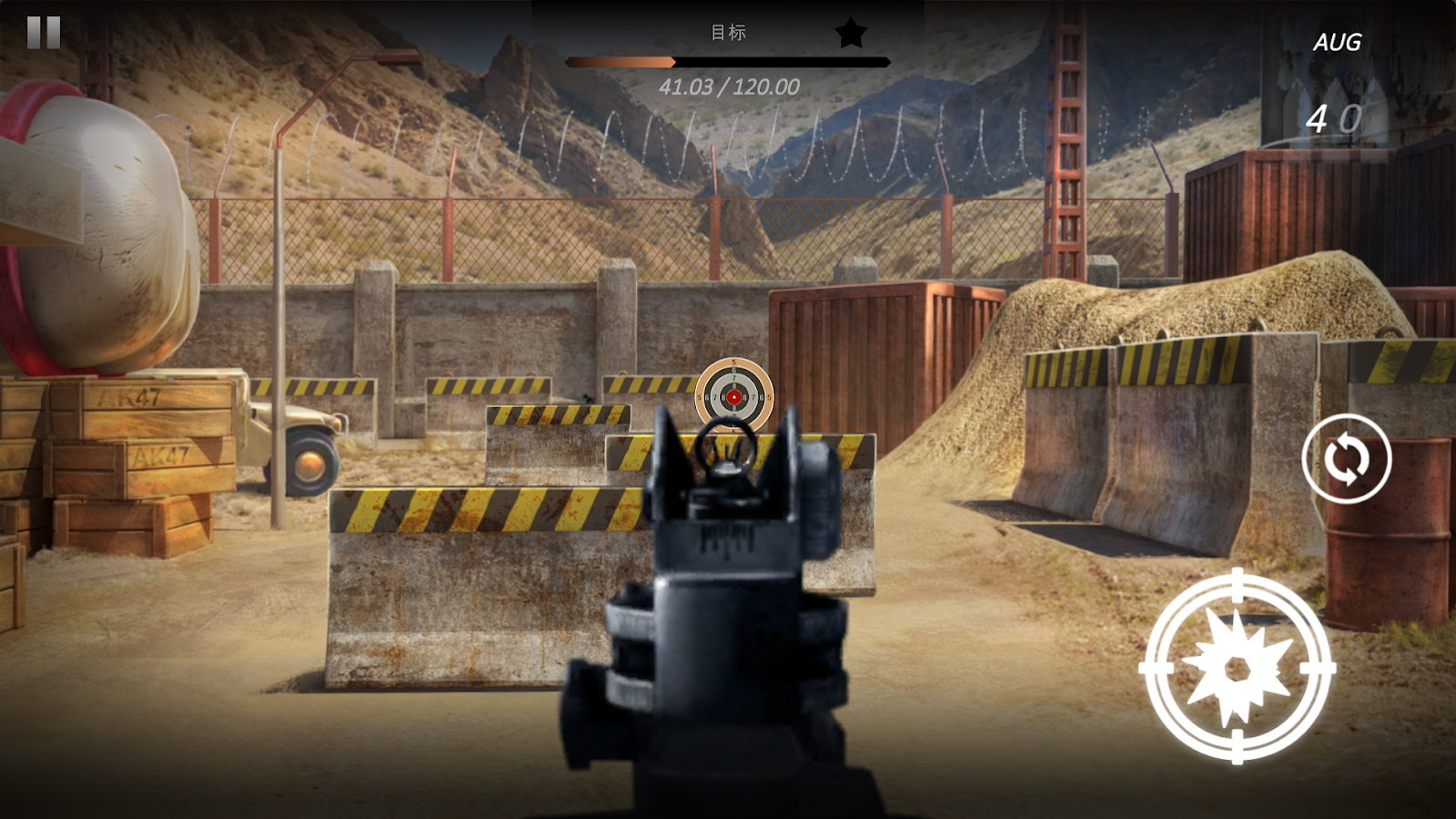Select the star icon beside 目标
The image size is (1456, 819).
(x=851, y=32)
